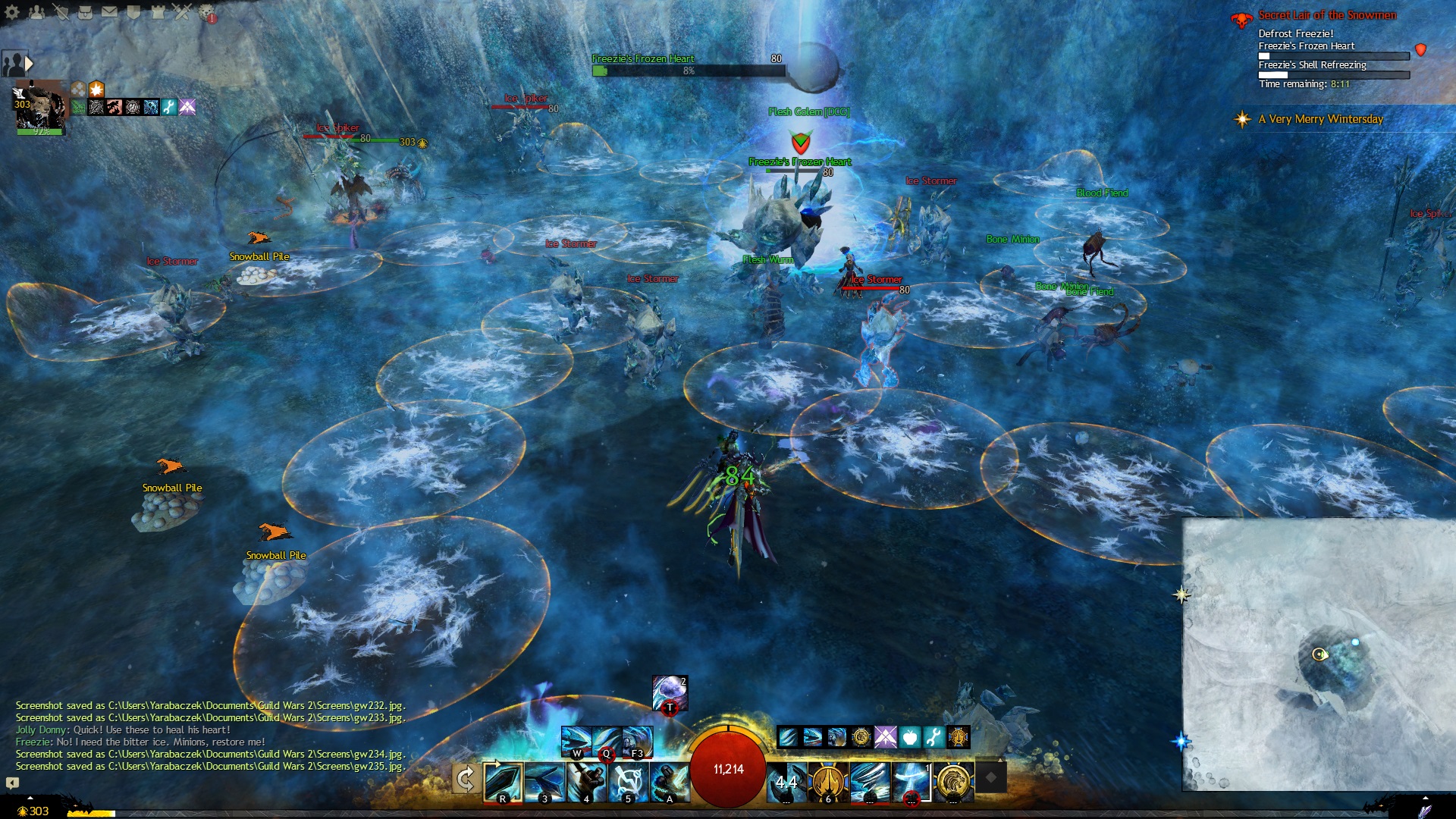Viewport: 1456px width, 819px height.
Task: Open the Hero panel sword-and-shield icon
Action: pyautogui.click(x=61, y=11)
